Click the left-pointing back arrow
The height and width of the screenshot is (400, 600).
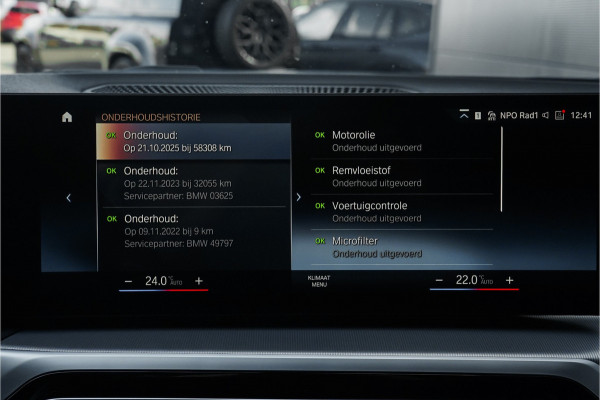[x=68, y=198]
